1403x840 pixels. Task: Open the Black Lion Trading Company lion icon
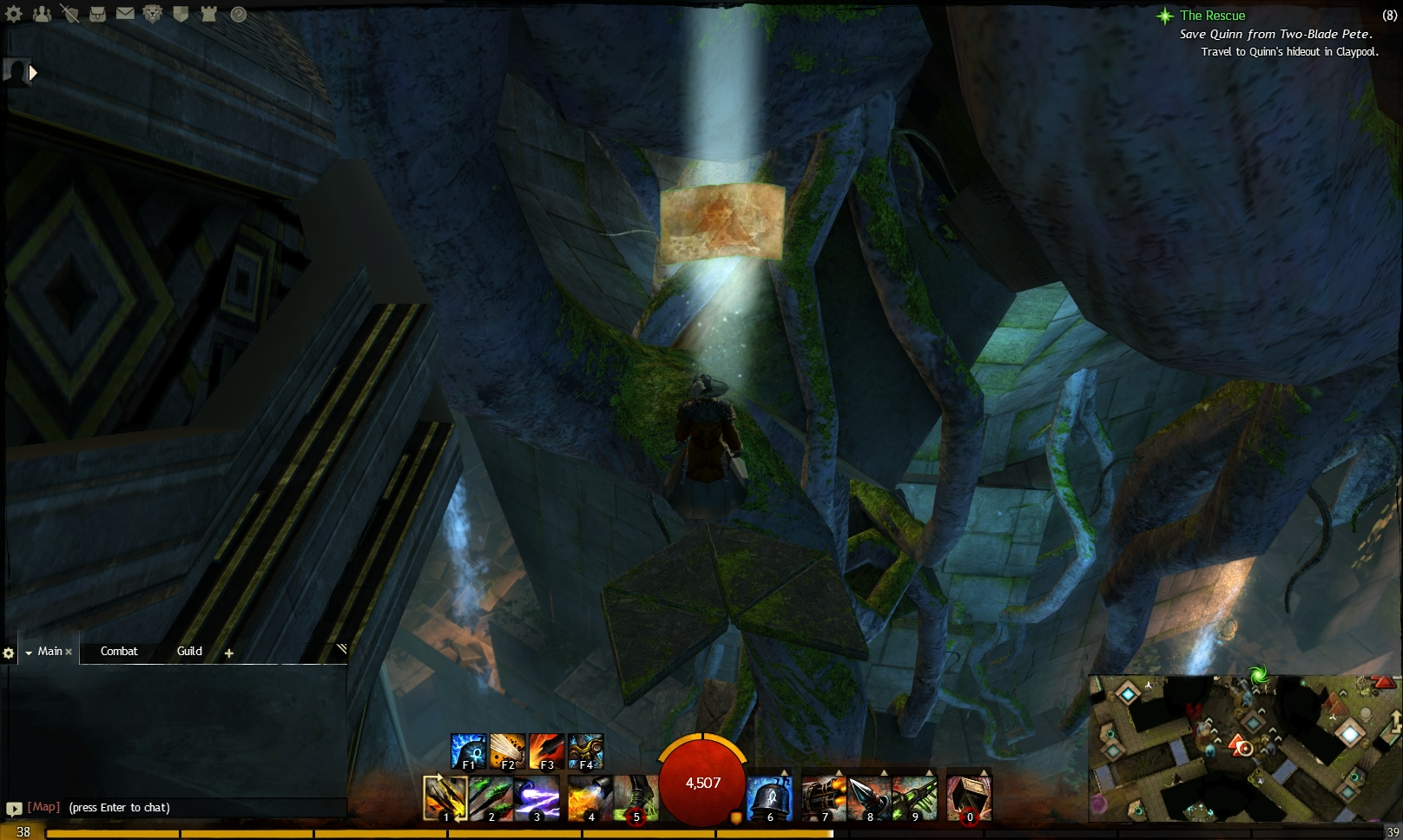click(x=151, y=15)
